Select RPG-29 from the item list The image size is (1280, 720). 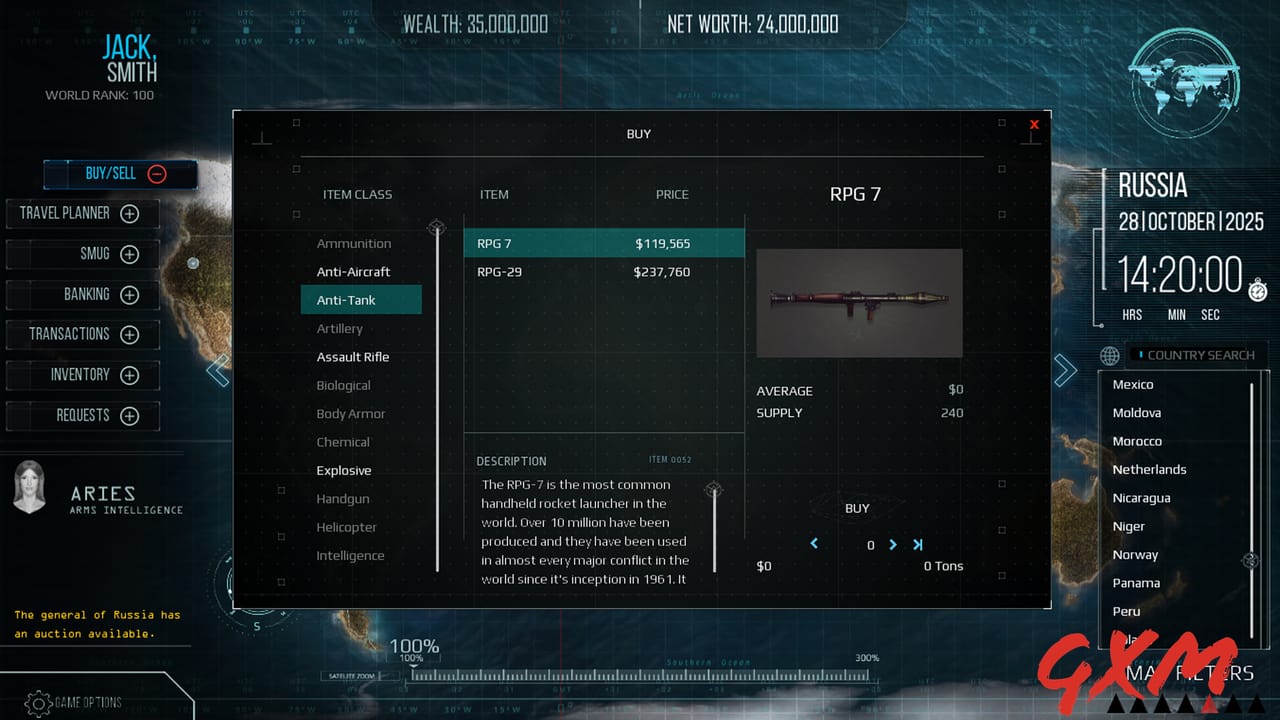click(x=530, y=271)
